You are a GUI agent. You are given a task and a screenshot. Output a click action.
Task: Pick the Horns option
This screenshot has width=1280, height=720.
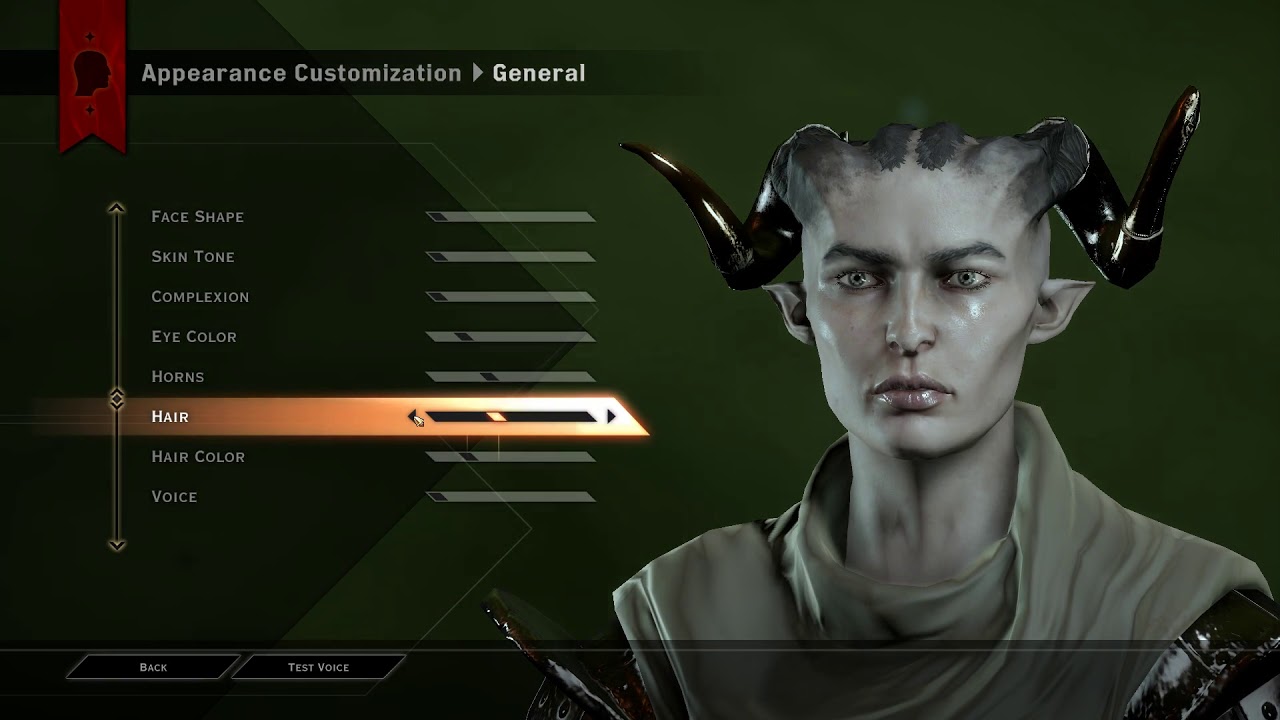tap(178, 377)
